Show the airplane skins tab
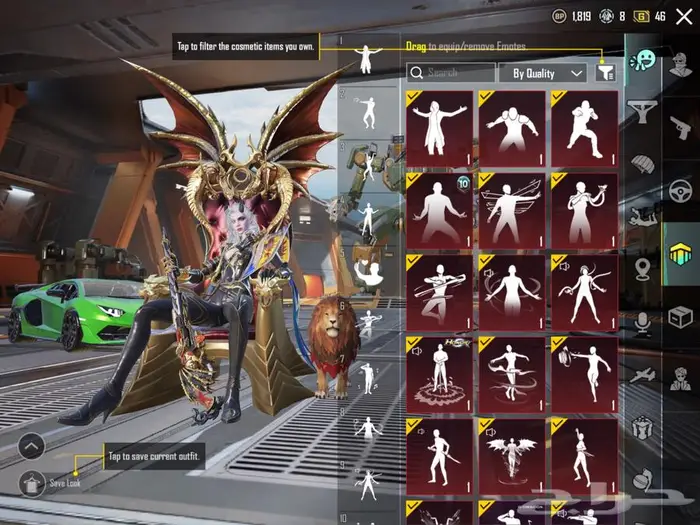700x525 pixels. coord(642,373)
